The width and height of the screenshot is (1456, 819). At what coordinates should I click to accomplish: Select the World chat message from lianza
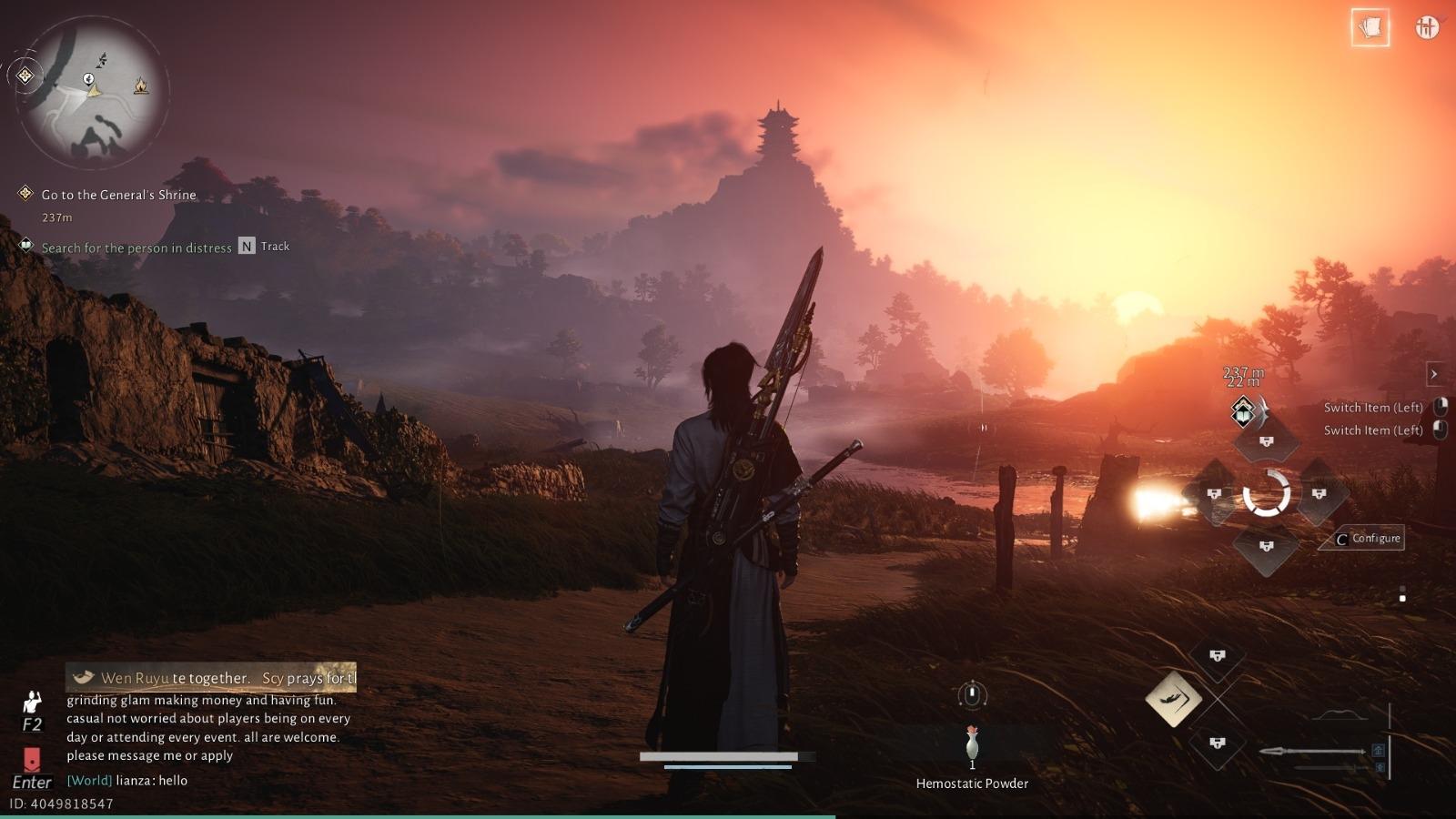tap(127, 781)
